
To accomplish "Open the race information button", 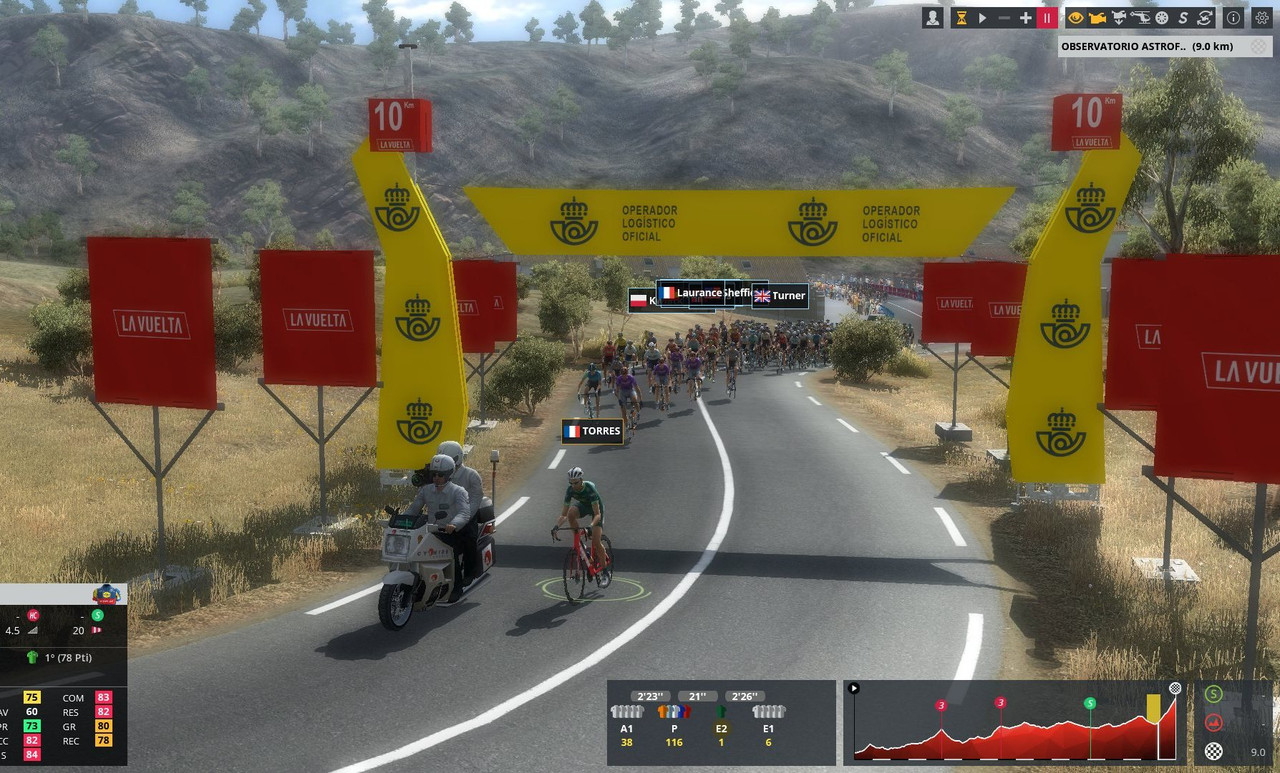I will click(1233, 18).
